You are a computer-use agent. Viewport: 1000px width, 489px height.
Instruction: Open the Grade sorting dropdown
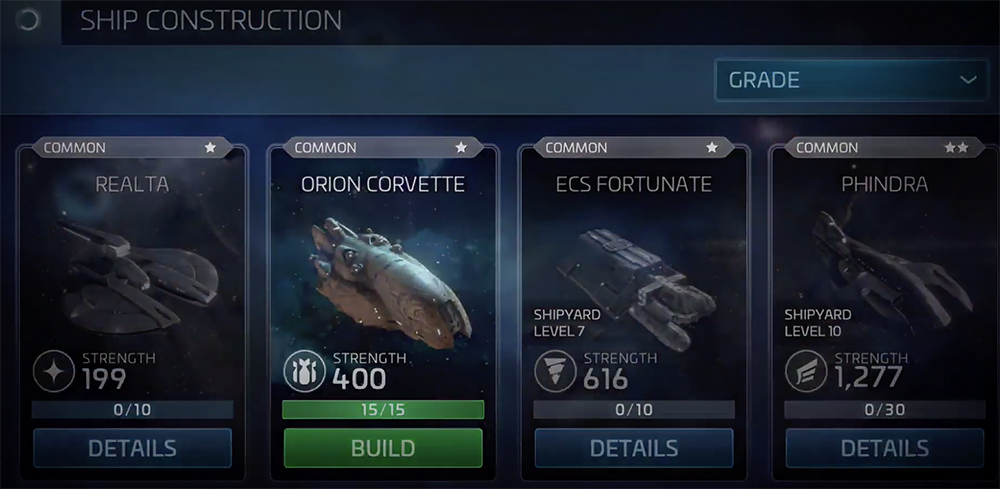(x=851, y=80)
